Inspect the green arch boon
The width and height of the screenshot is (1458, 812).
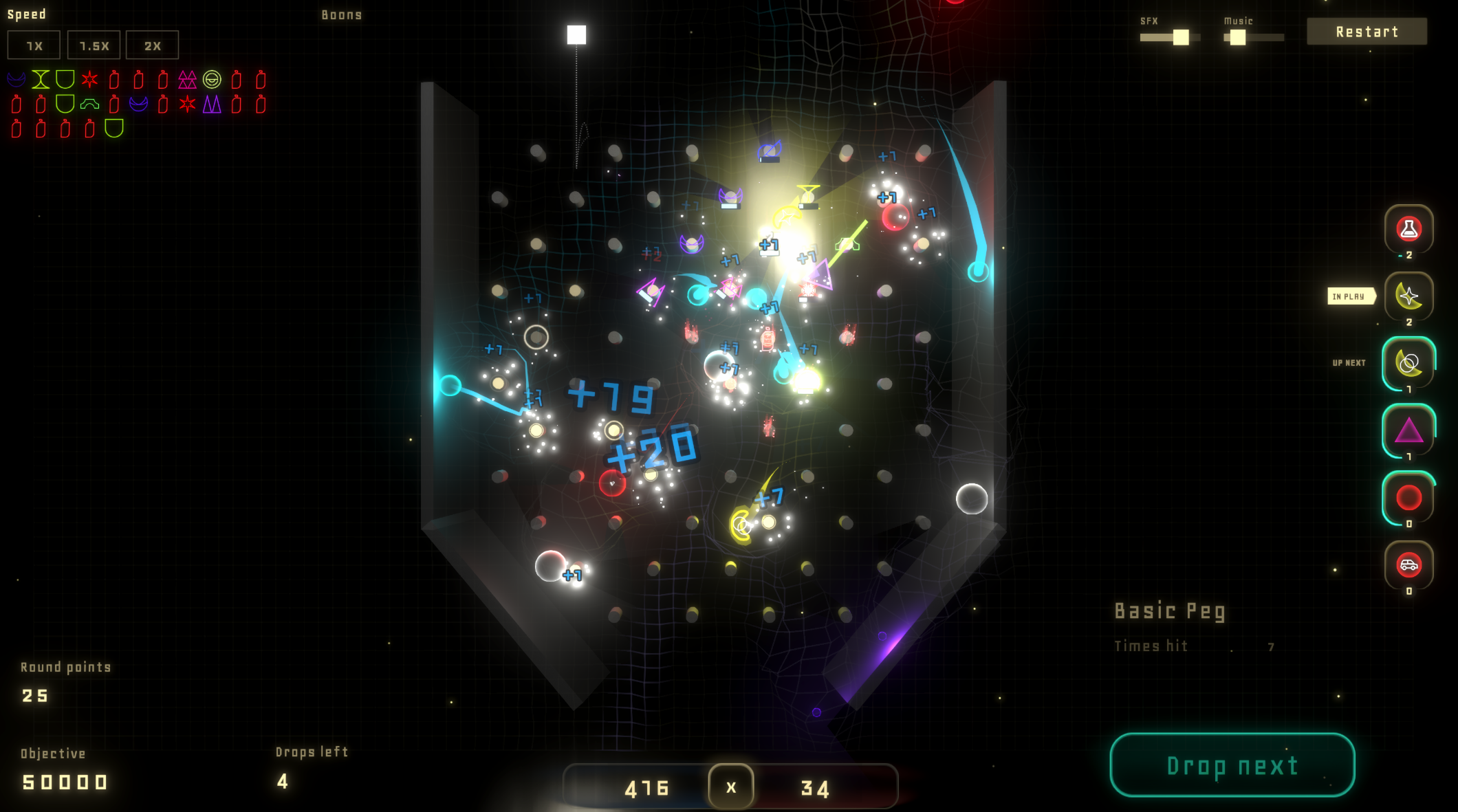click(89, 105)
